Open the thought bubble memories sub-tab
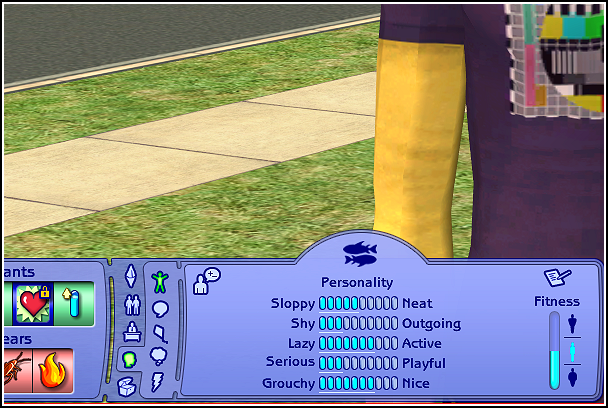 159,355
